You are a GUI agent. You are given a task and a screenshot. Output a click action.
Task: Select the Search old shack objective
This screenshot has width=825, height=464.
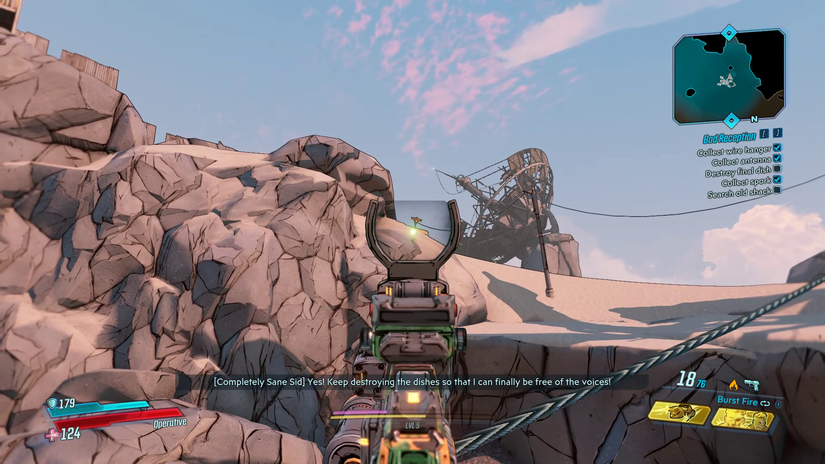(x=739, y=193)
